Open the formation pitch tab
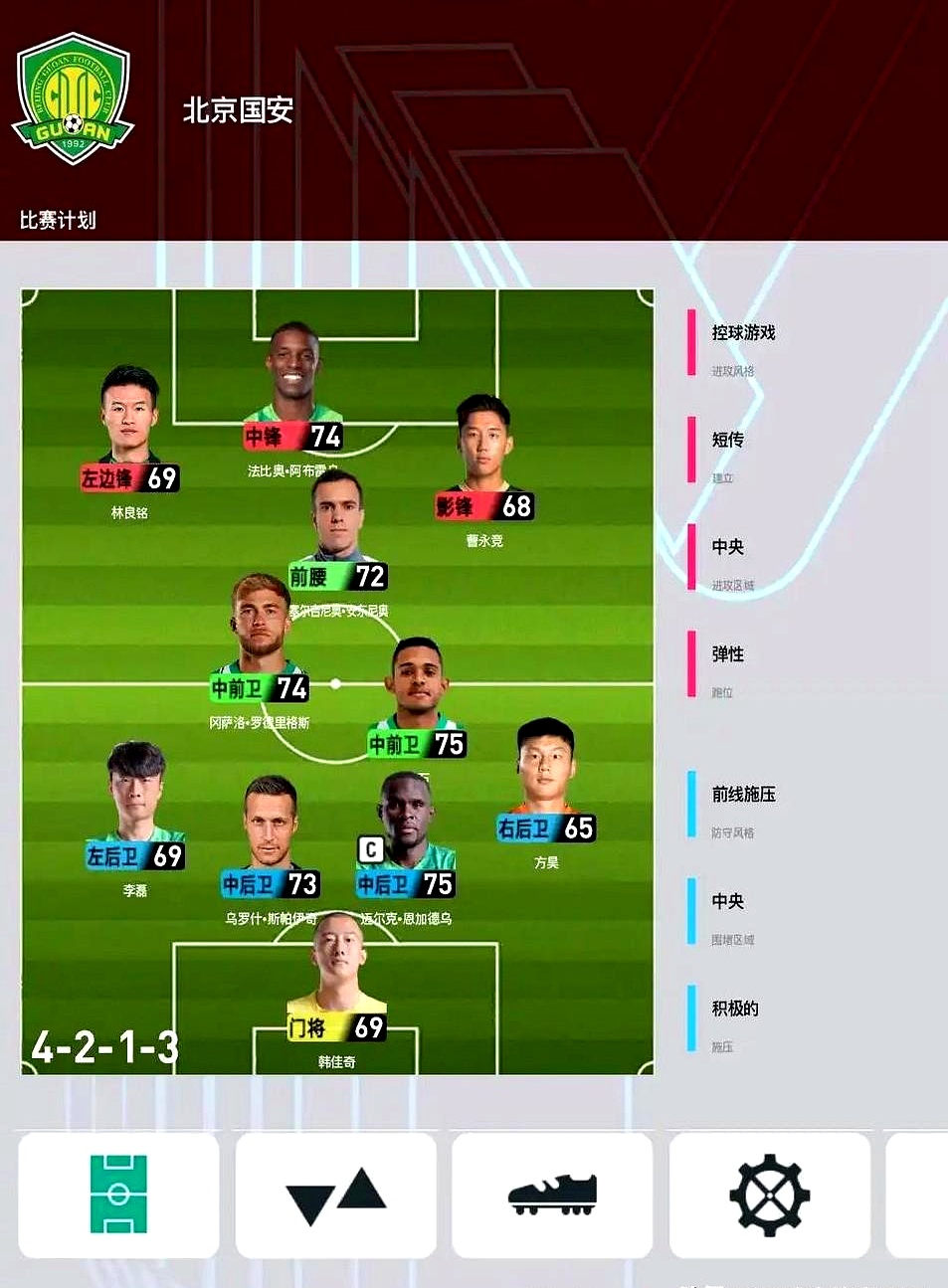Image resolution: width=948 pixels, height=1288 pixels. [x=118, y=1195]
